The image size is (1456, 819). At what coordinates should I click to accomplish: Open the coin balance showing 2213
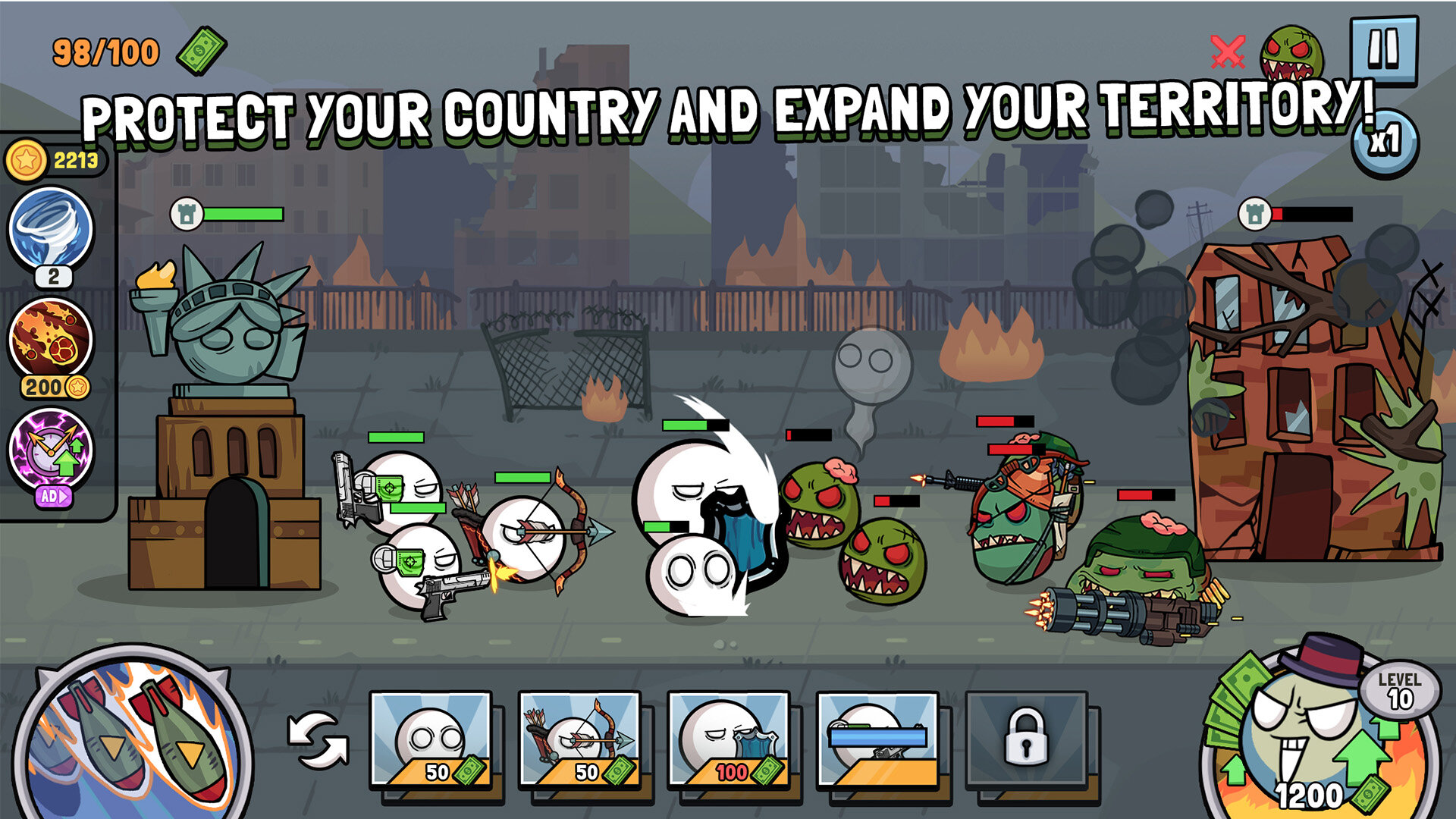pyautogui.click(x=53, y=159)
